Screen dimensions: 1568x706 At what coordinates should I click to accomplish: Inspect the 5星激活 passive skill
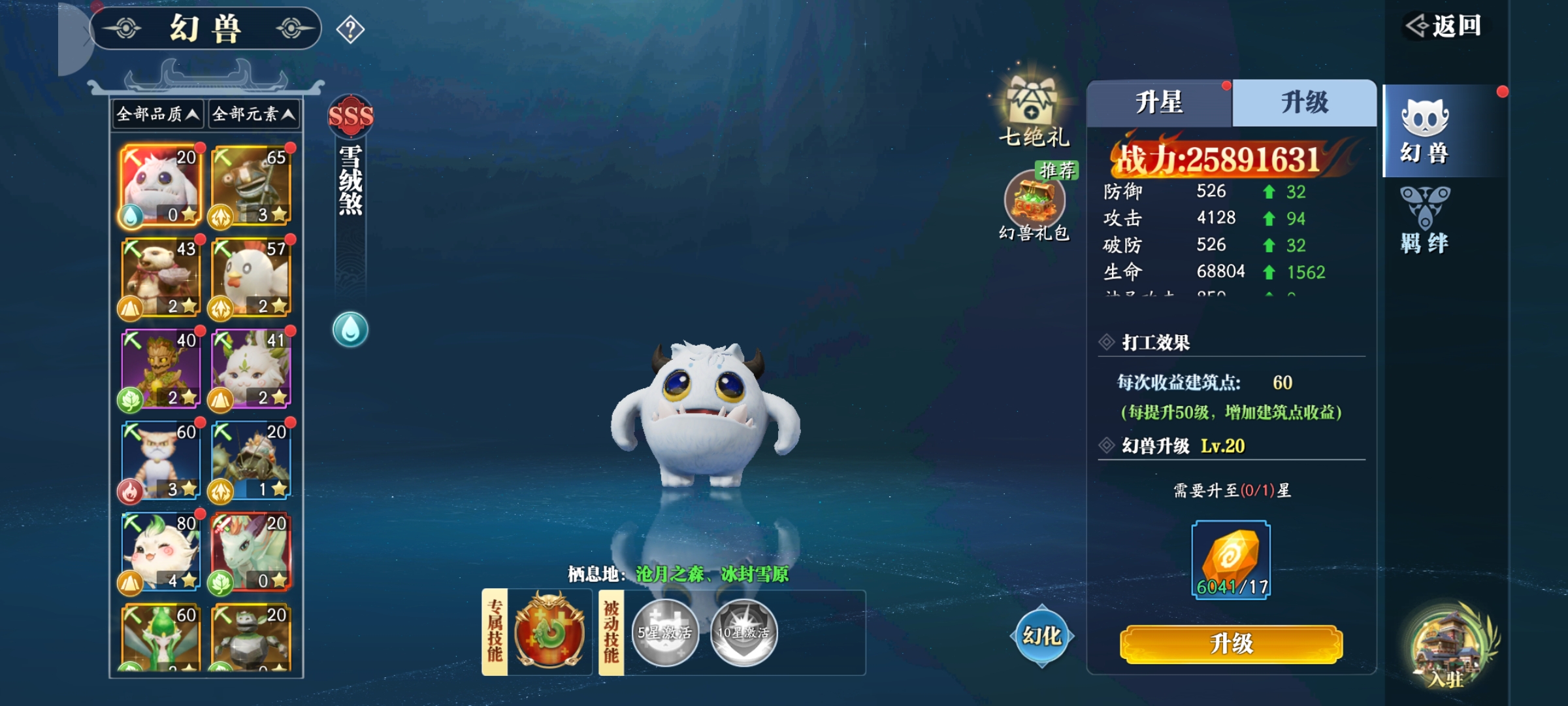[665, 632]
